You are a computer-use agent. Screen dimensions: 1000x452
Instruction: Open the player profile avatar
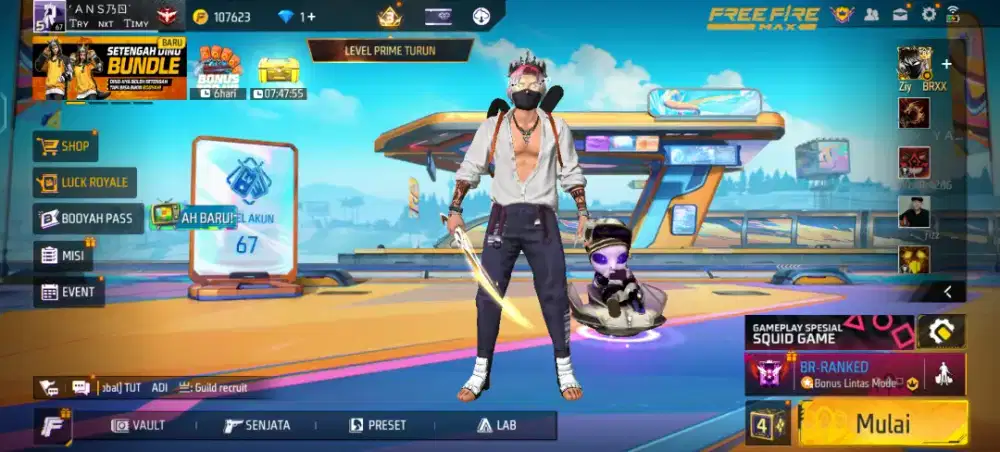[48, 15]
